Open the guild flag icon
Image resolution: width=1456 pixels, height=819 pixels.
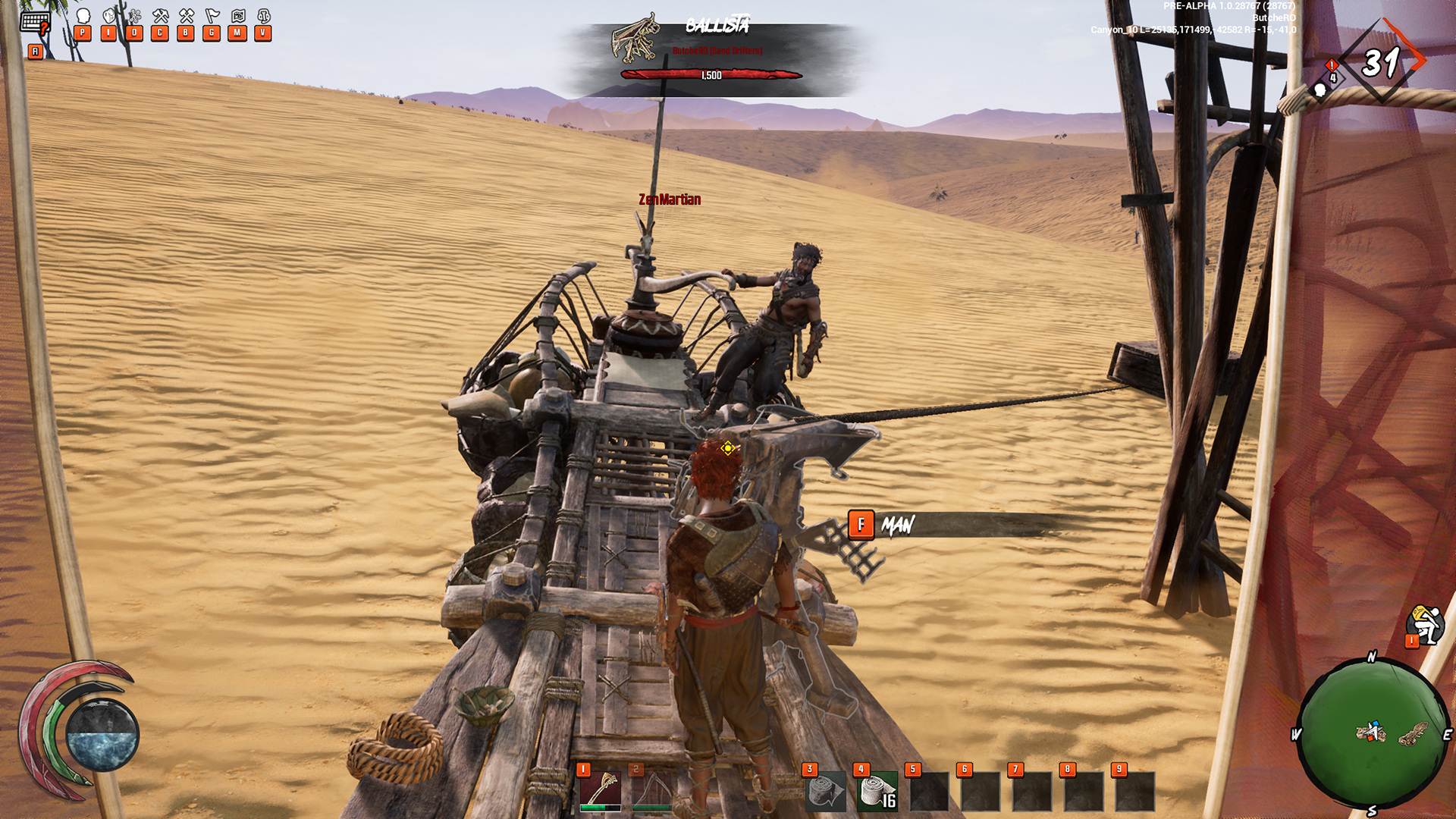[212, 17]
